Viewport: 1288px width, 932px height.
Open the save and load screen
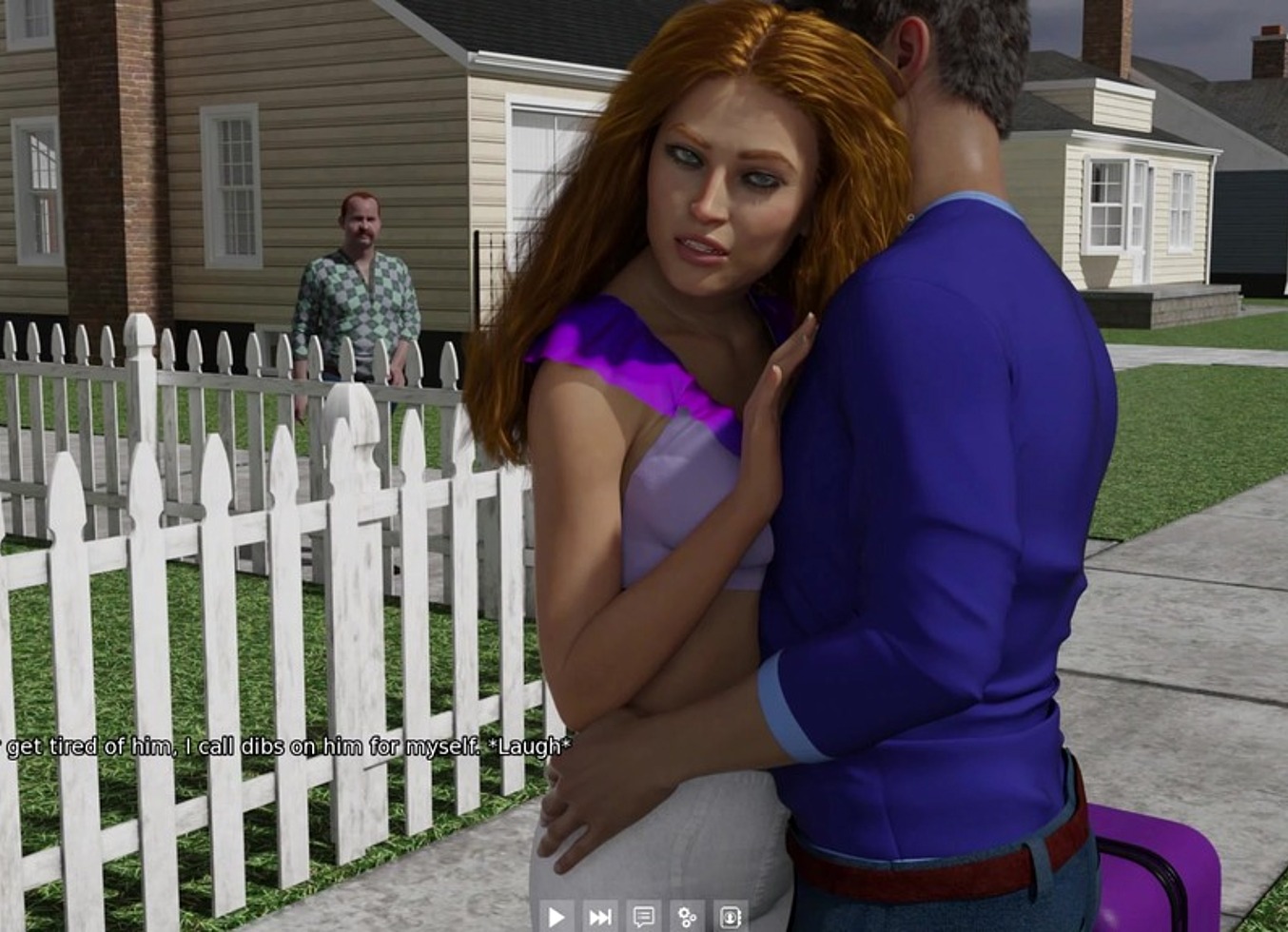pos(730,915)
